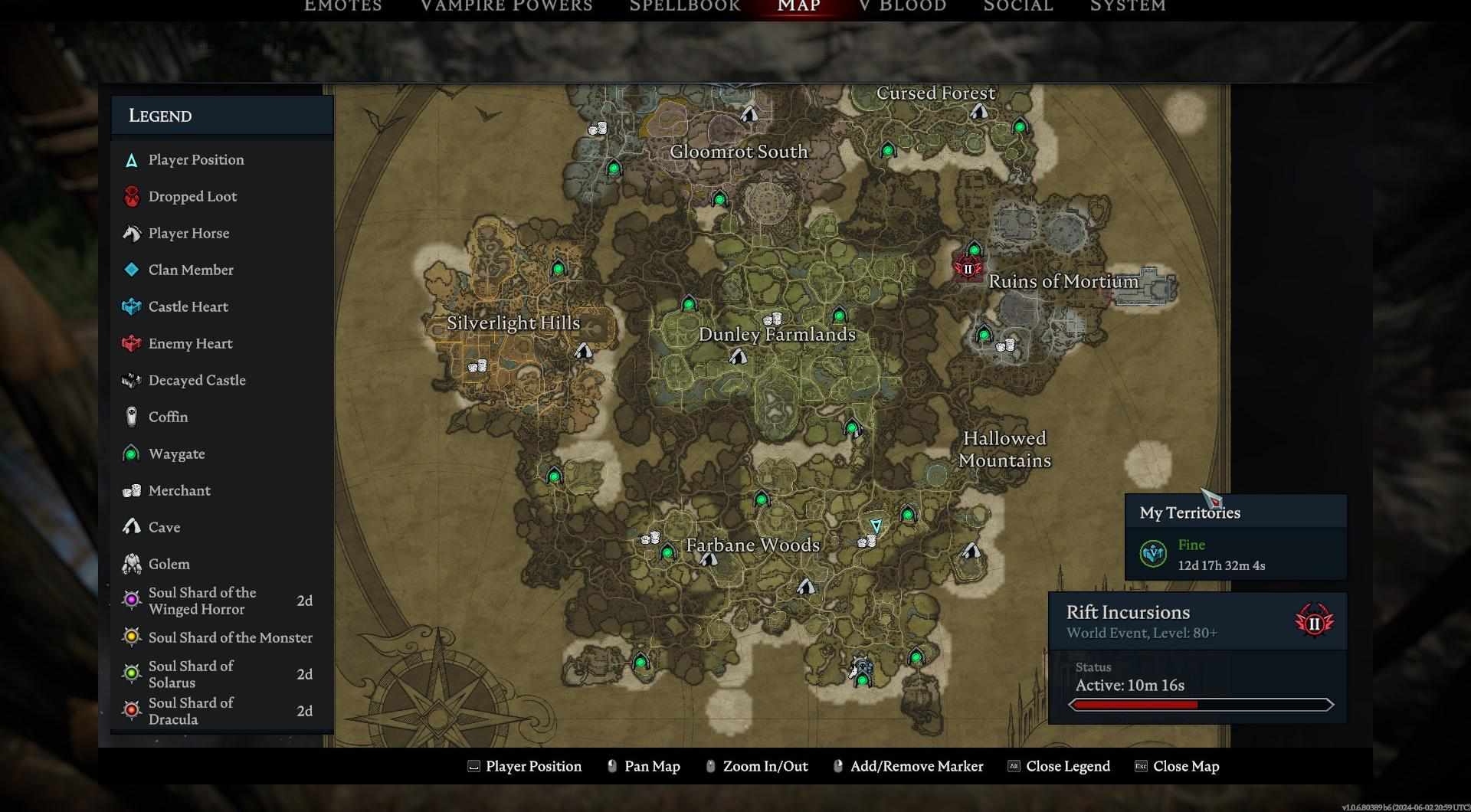
Task: Select the Spellbook tab
Action: pyautogui.click(x=684, y=6)
